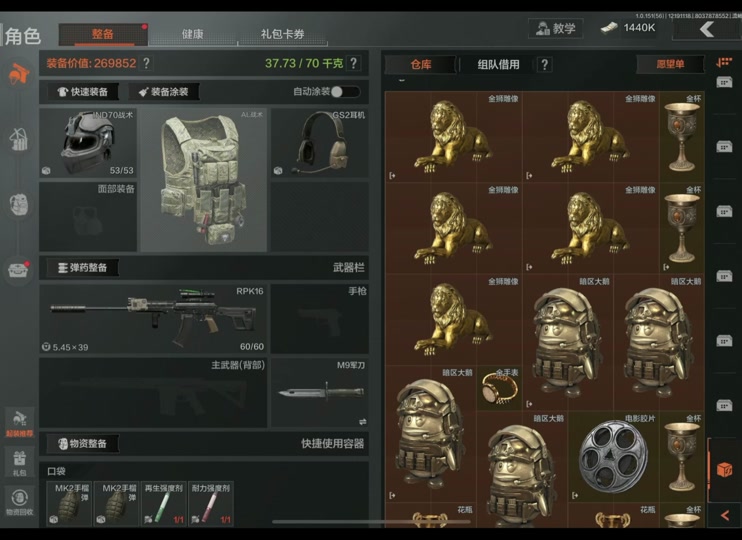Click the 快速整备 button

(x=84, y=91)
